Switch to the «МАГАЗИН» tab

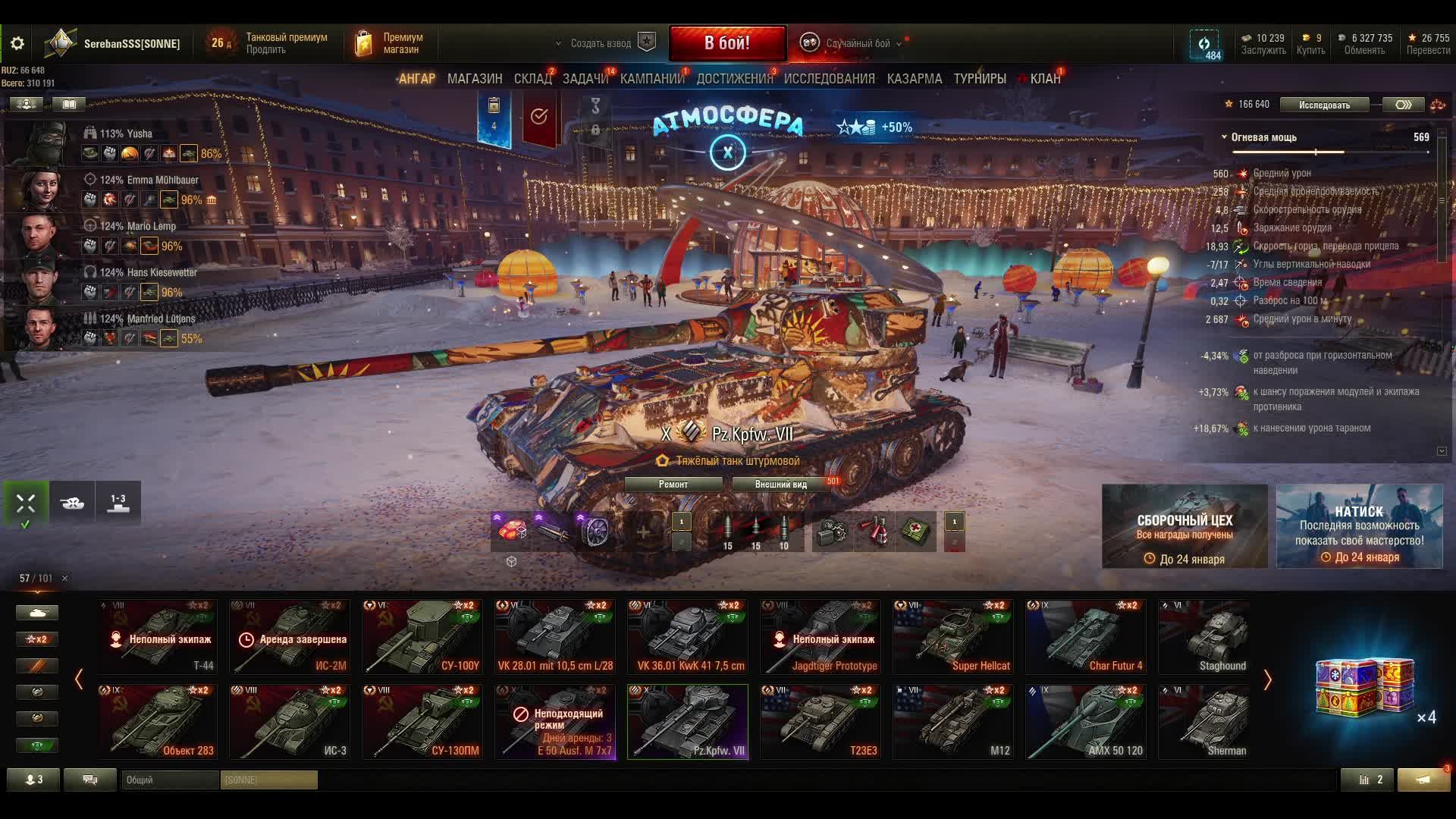[x=475, y=79]
